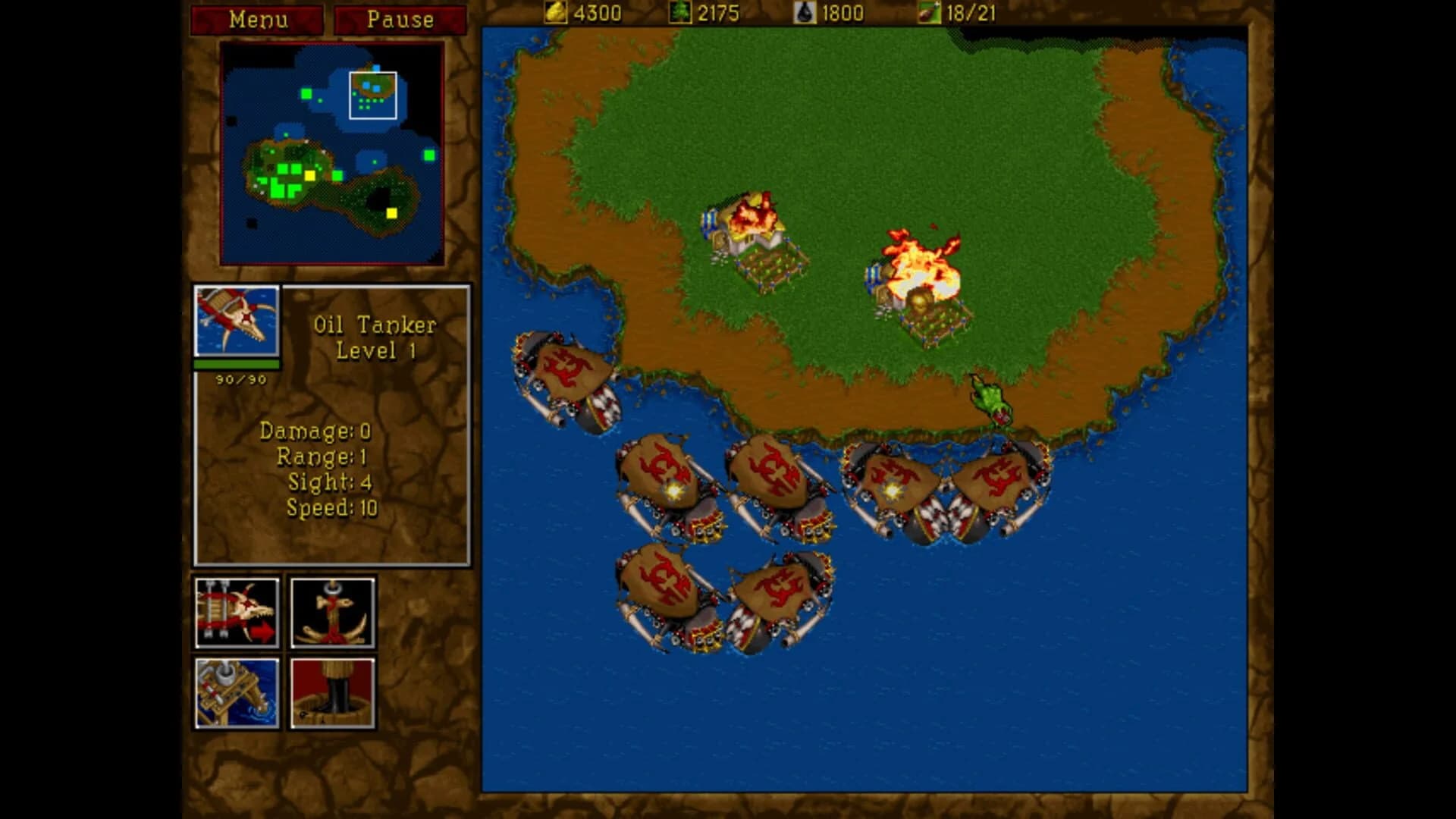Pause the game
The width and height of the screenshot is (1456, 819).
pyautogui.click(x=398, y=20)
